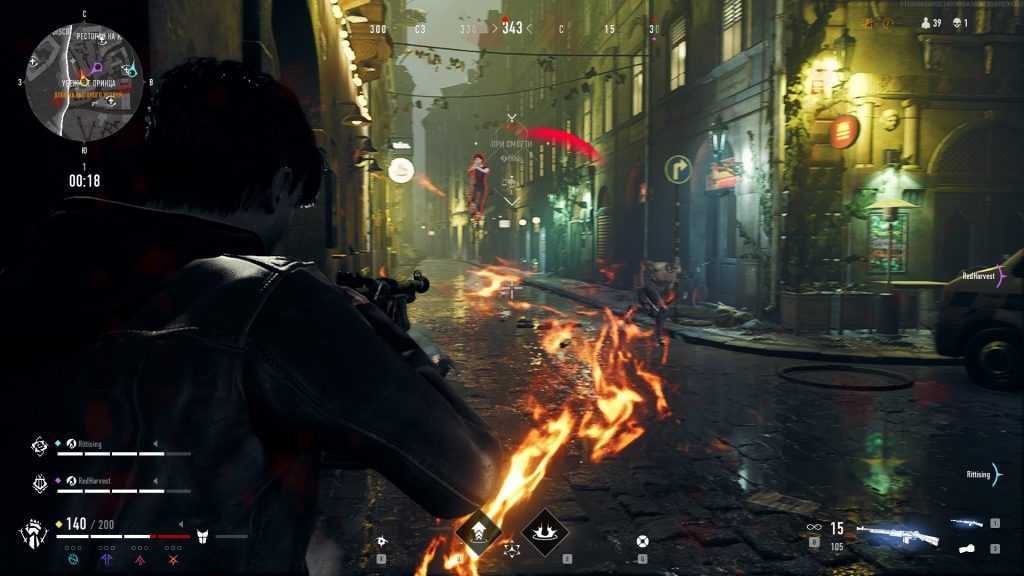Select the equipped glowing rifle

point(898,535)
